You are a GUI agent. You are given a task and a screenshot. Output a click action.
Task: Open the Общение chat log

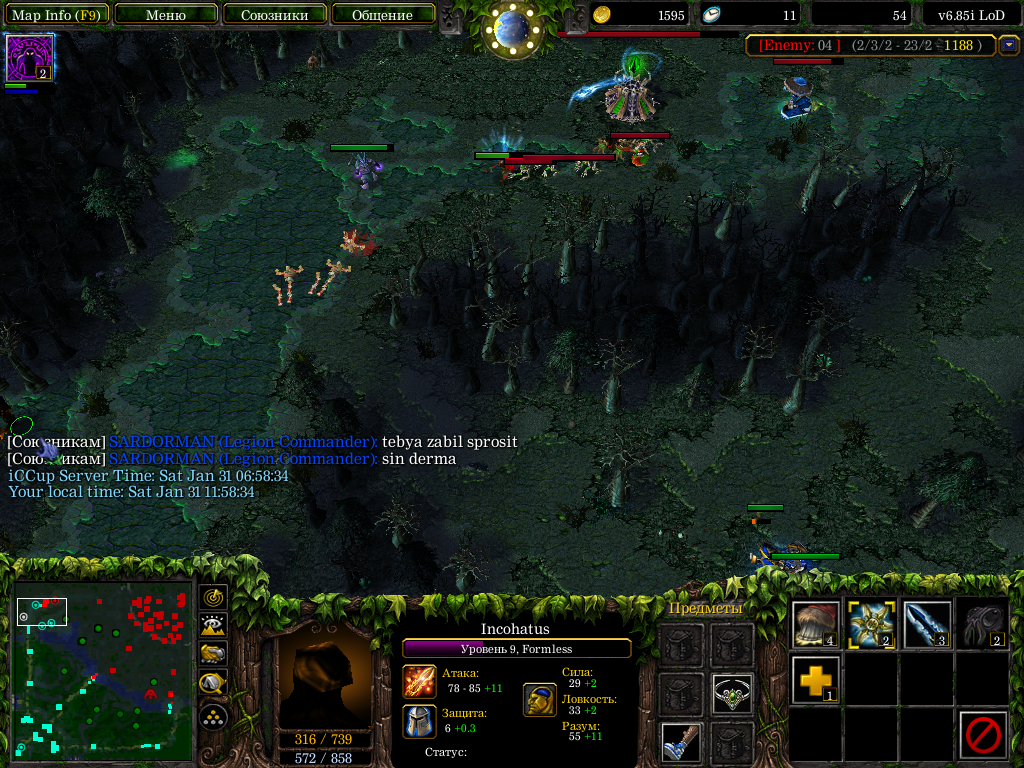click(383, 15)
